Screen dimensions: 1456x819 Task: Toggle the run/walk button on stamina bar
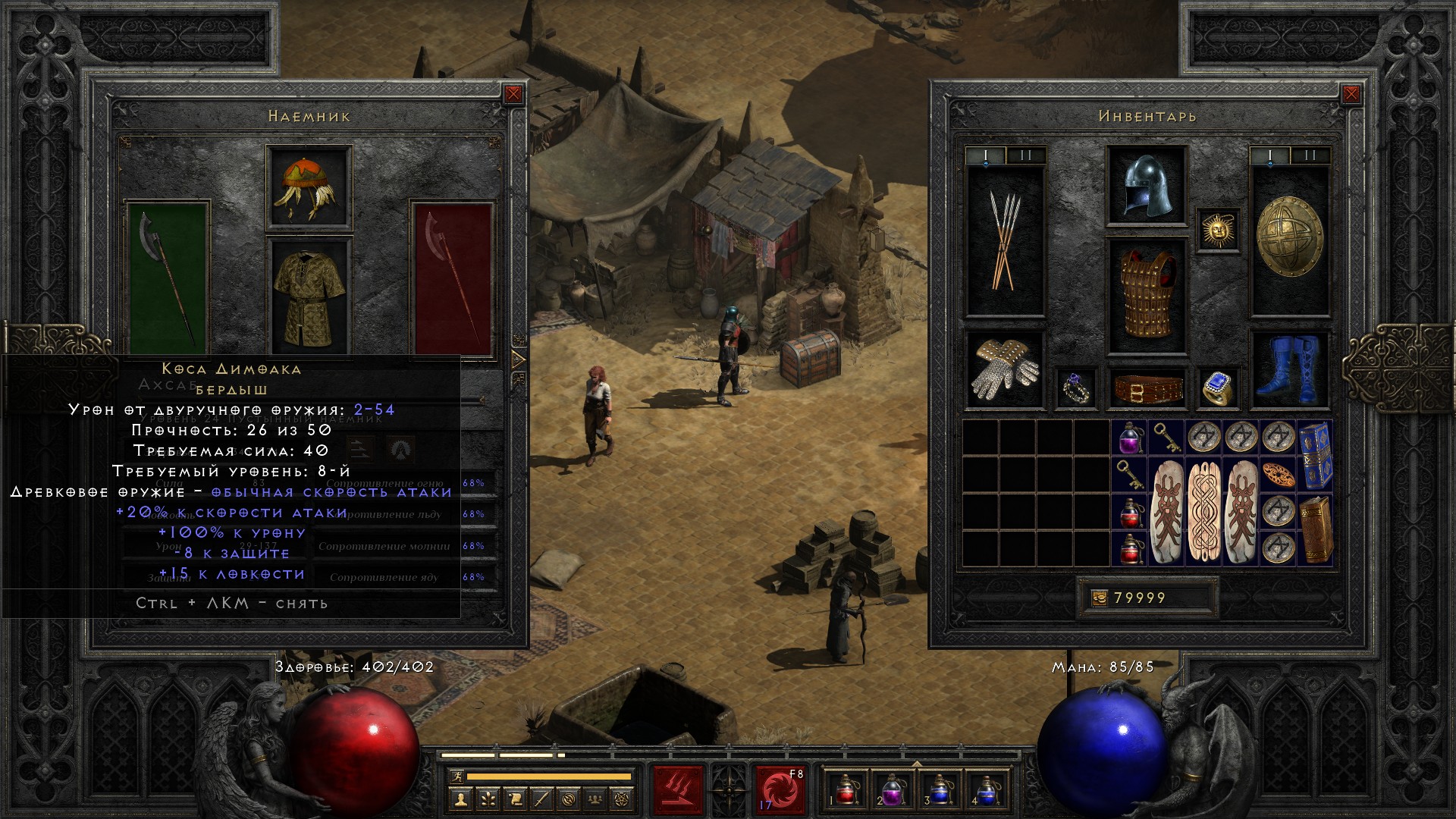pyautogui.click(x=455, y=776)
